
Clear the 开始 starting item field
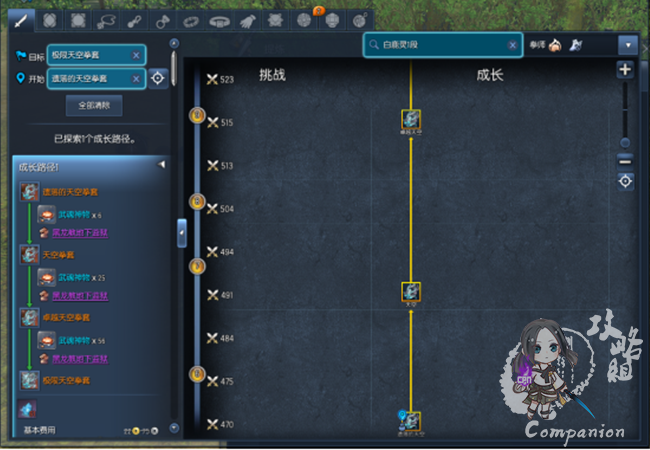pyautogui.click(x=136, y=78)
